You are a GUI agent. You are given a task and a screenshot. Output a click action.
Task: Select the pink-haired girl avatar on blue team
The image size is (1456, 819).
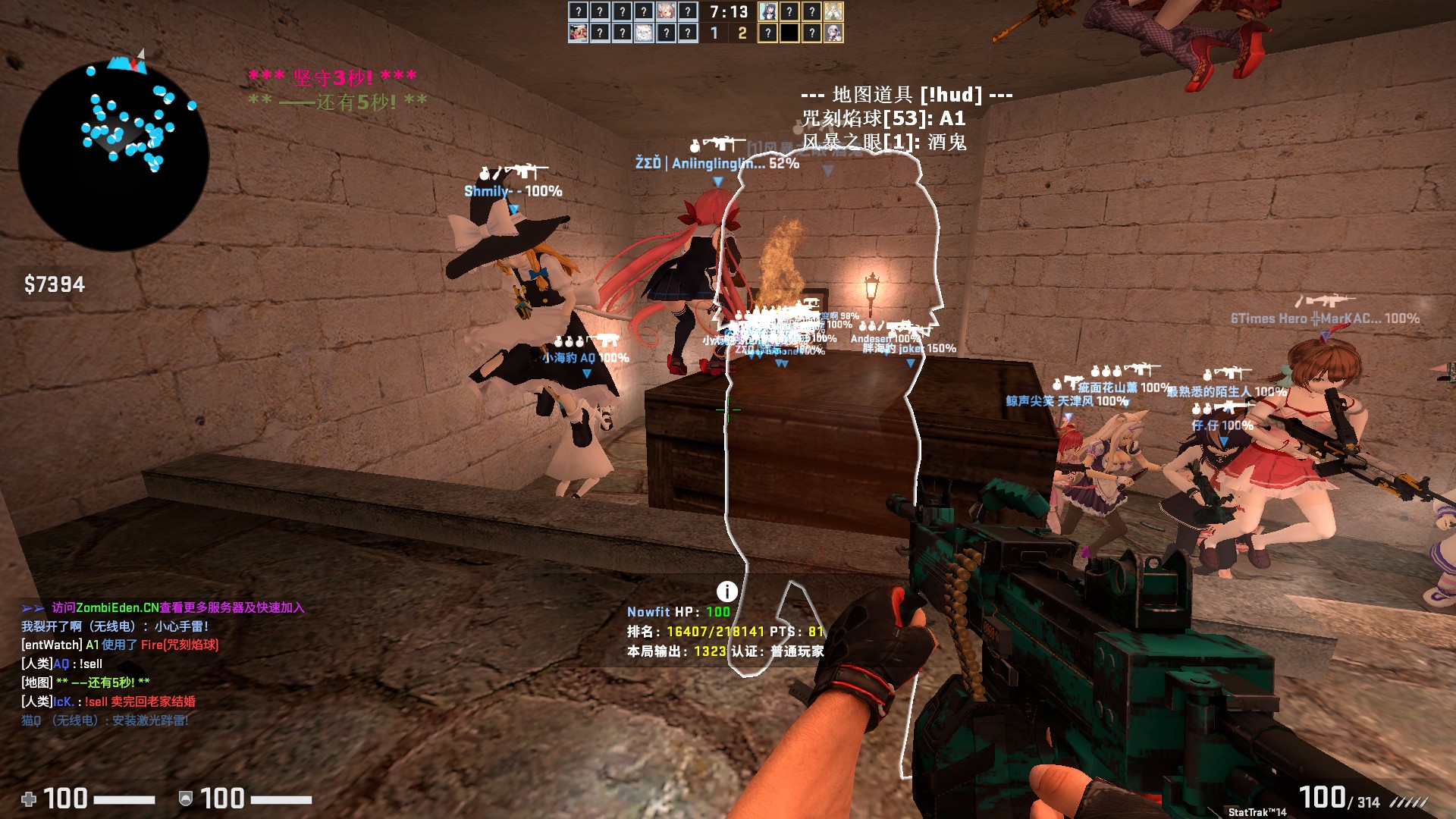665,11
